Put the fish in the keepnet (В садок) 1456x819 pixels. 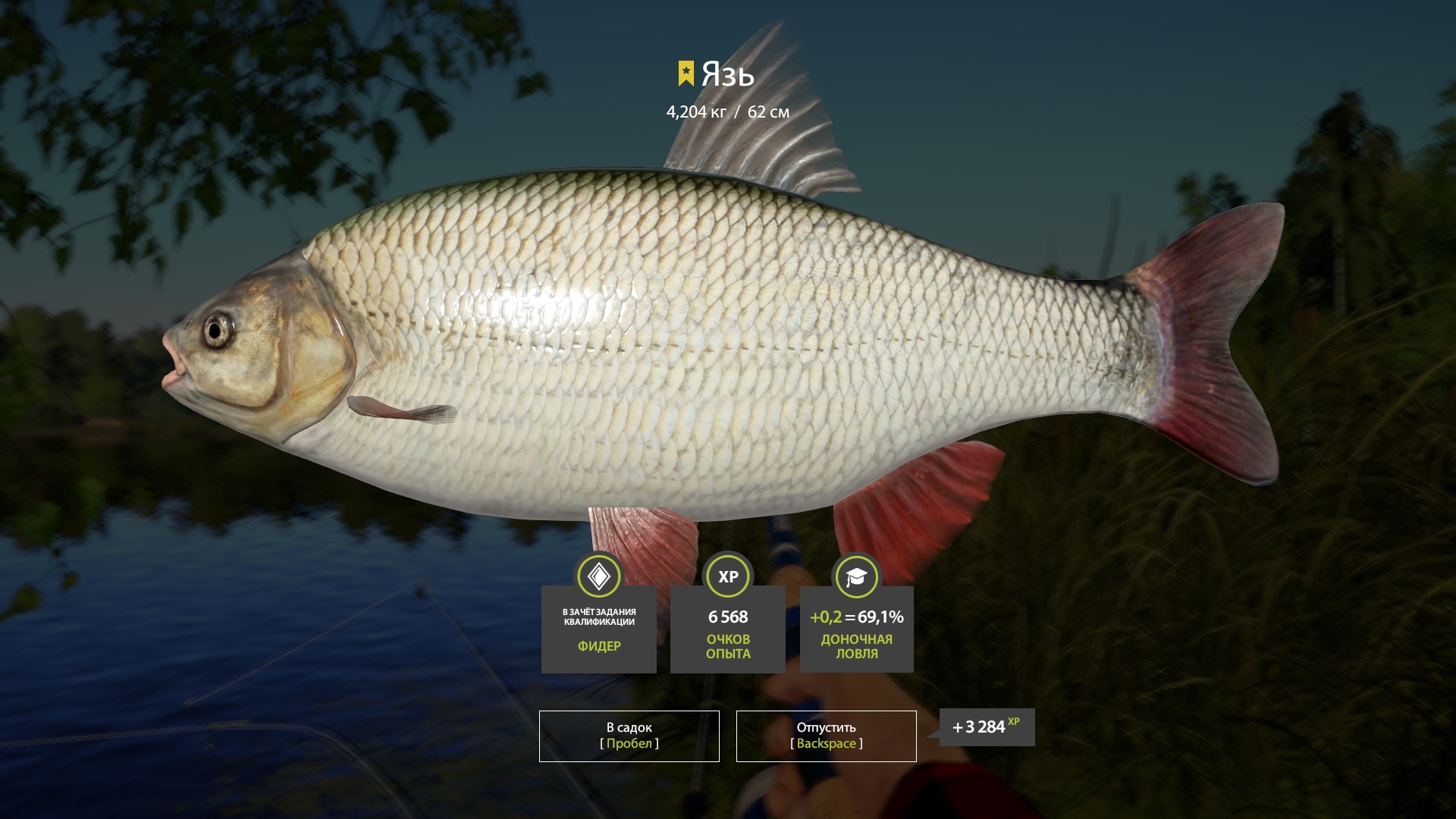[629, 736]
